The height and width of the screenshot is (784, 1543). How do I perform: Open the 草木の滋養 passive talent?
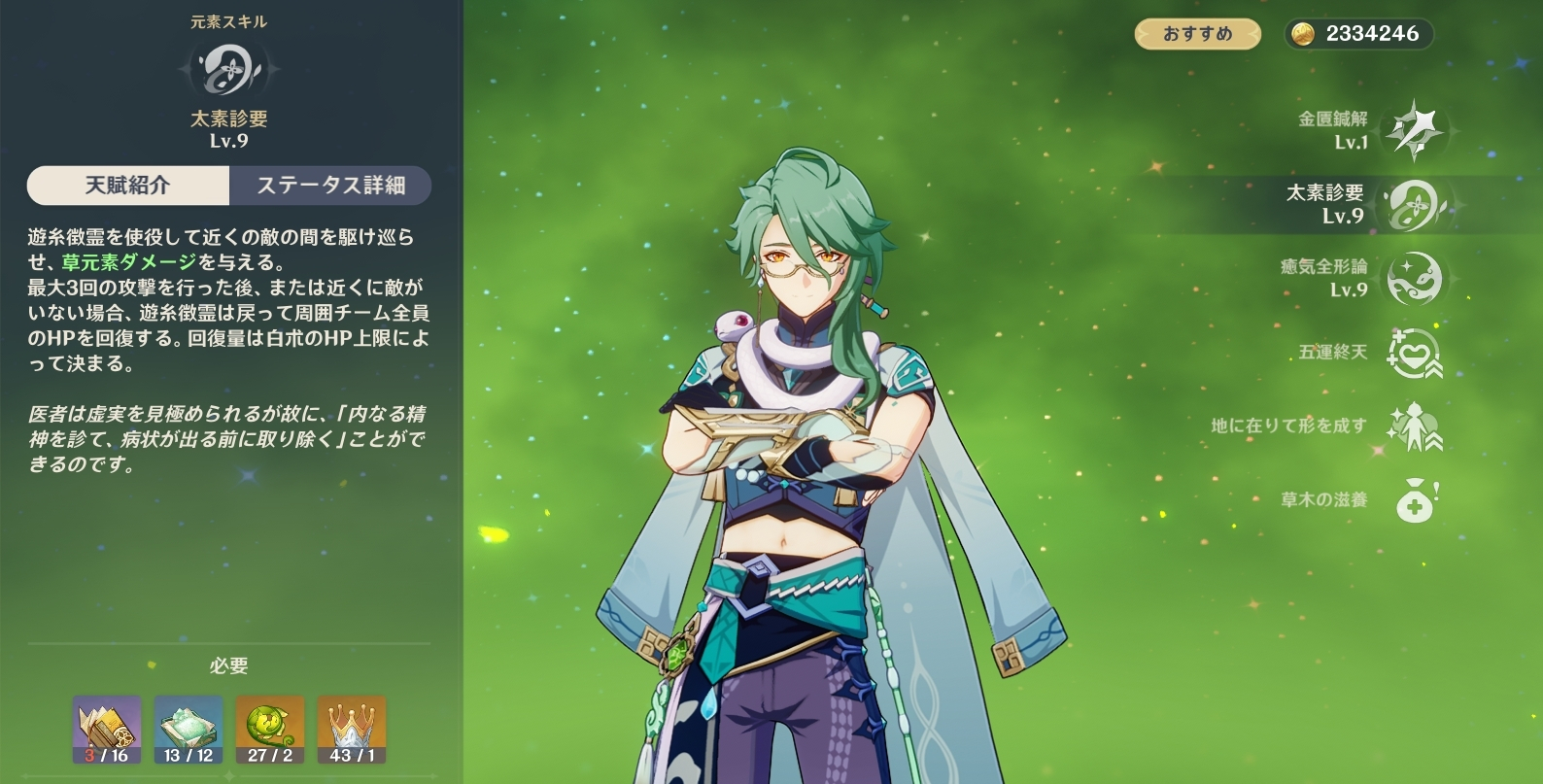tap(1414, 500)
